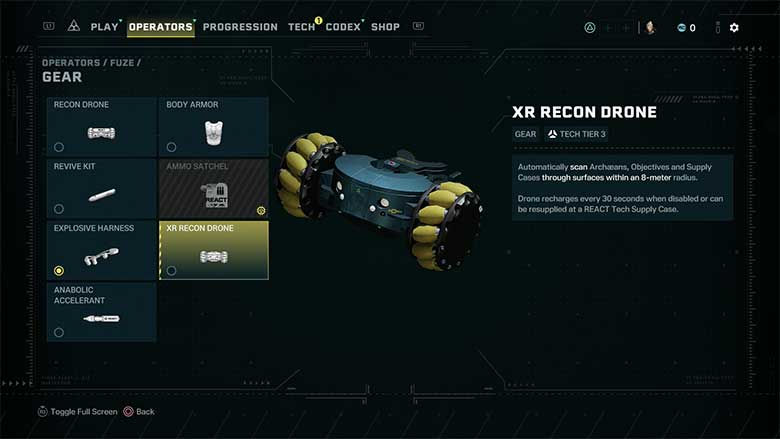Open the Shop tab
The image size is (780, 439).
385,27
